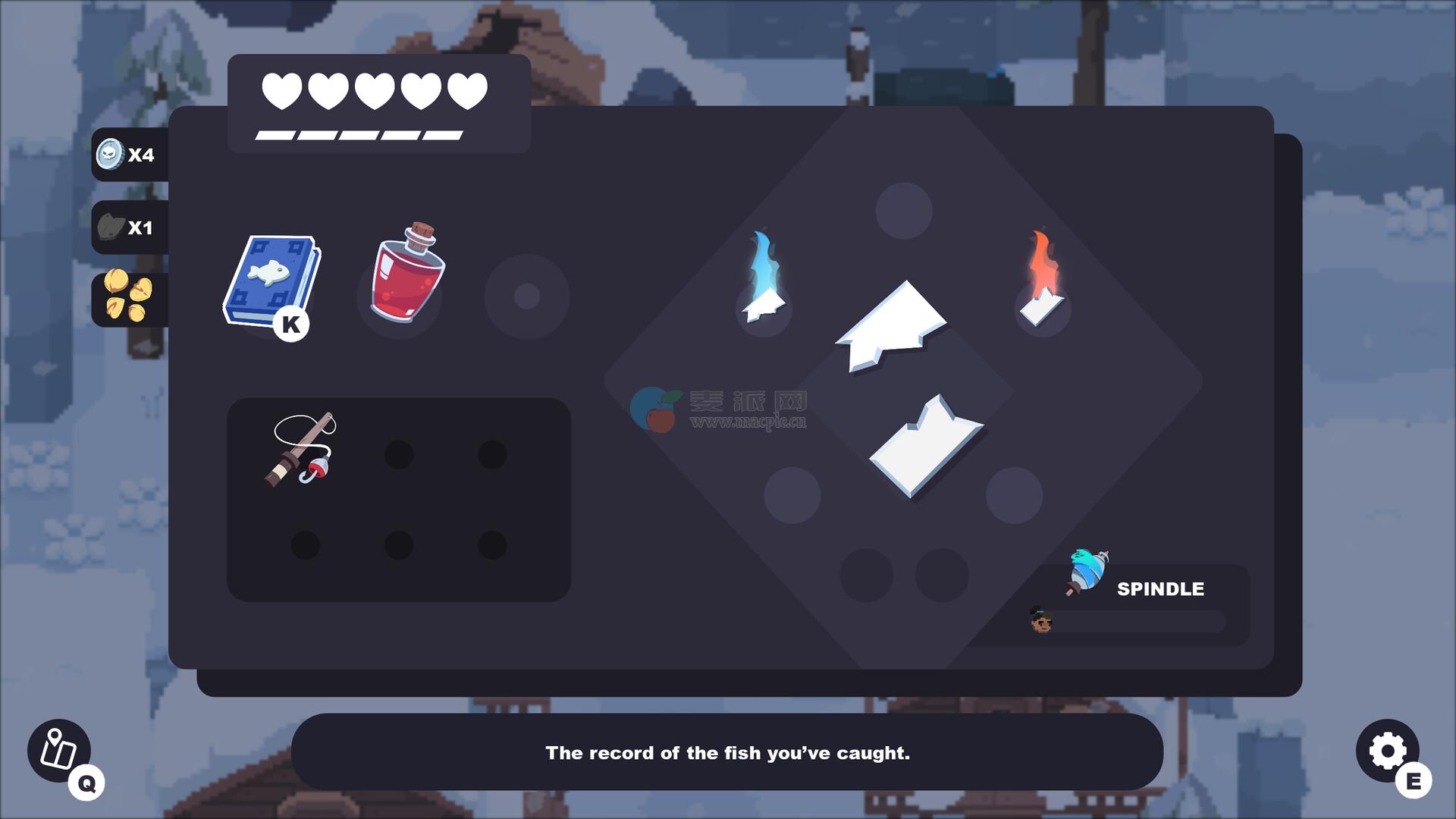Image resolution: width=1456 pixels, height=819 pixels.
Task: Open the blue fish record book
Action: [x=271, y=282]
